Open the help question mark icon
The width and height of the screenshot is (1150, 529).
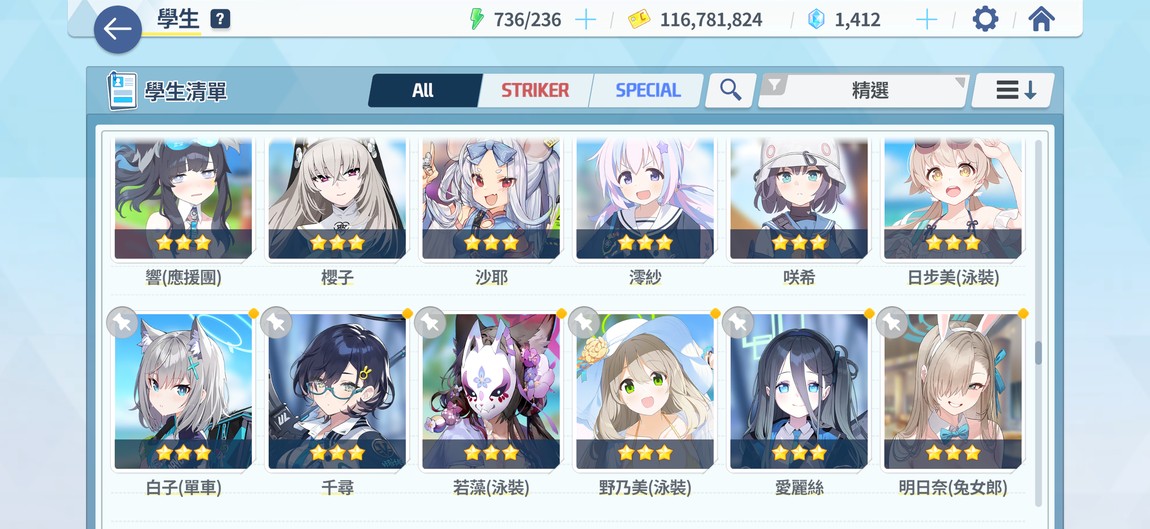click(x=220, y=19)
